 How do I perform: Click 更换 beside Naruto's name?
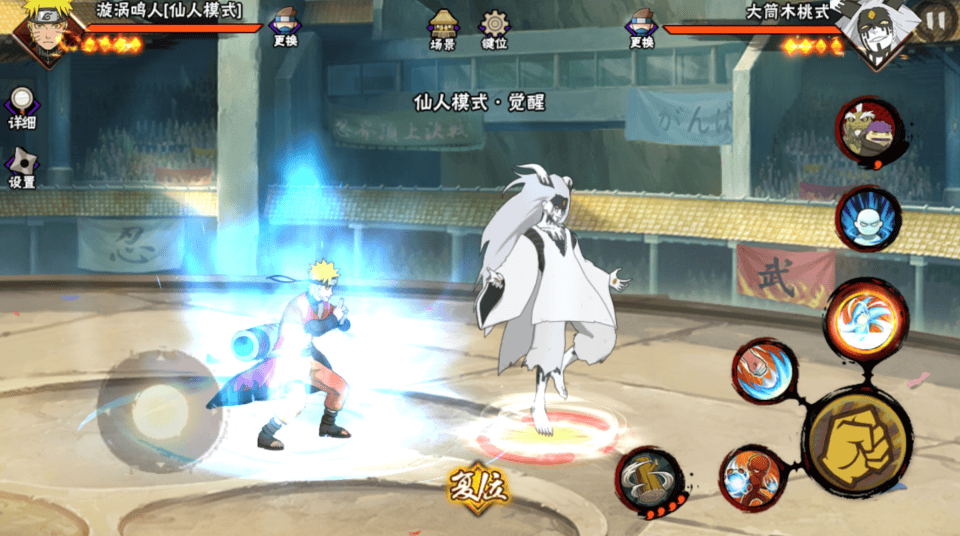pos(285,27)
